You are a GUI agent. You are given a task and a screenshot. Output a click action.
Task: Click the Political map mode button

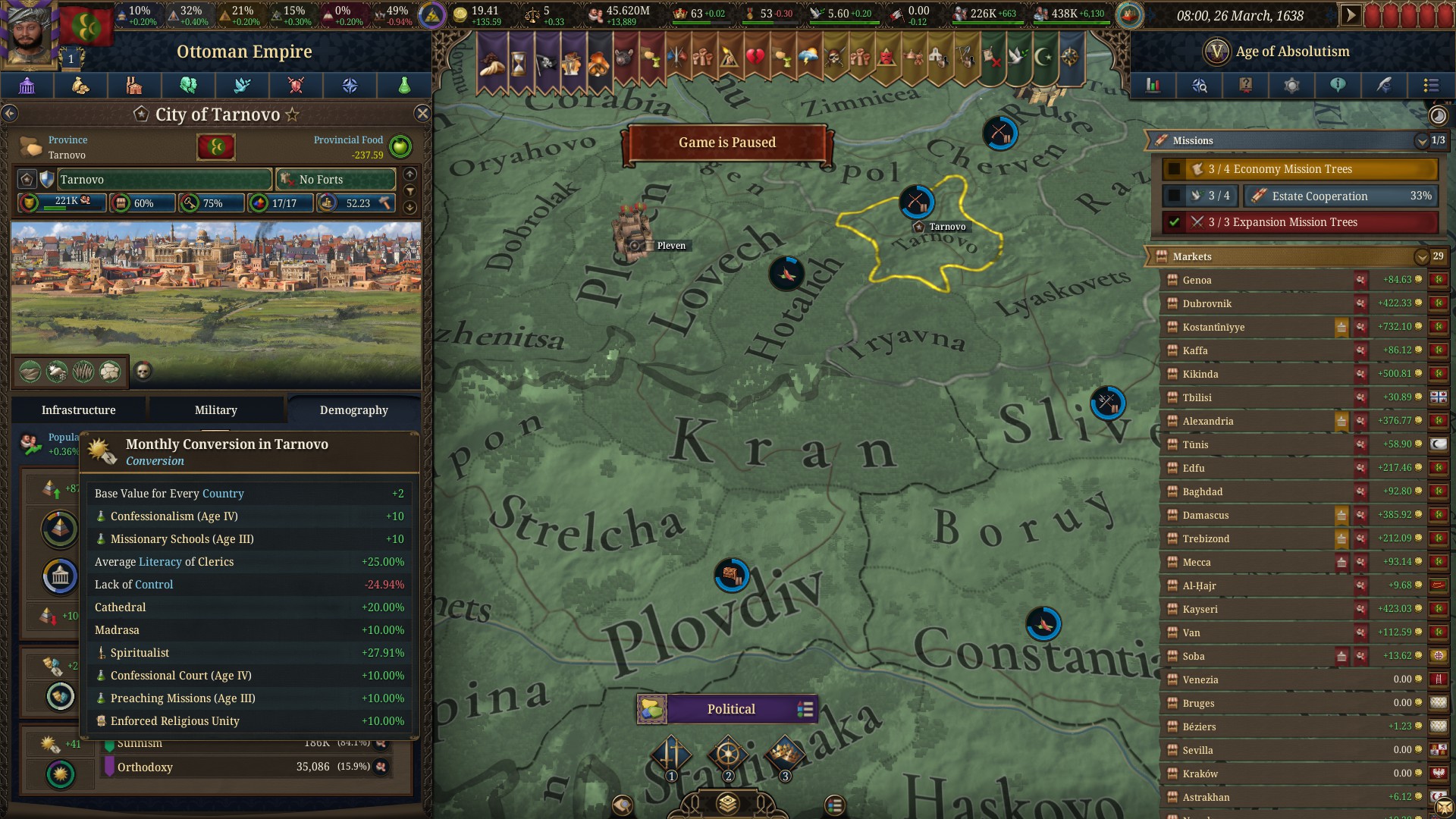(x=730, y=708)
